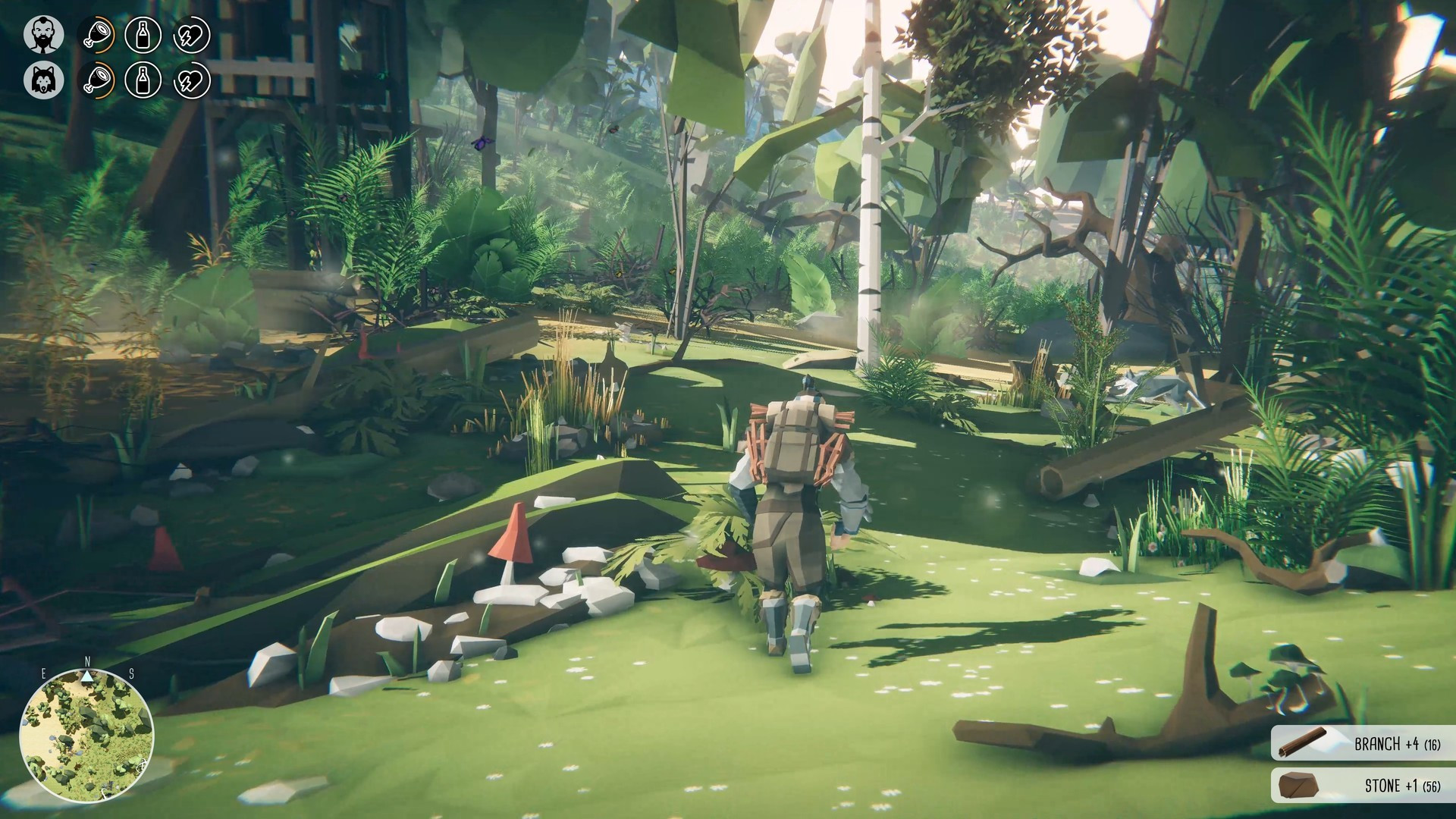The image size is (1456, 819).
Task: Click the bearded man's hunger meat icon
Action: click(x=96, y=35)
